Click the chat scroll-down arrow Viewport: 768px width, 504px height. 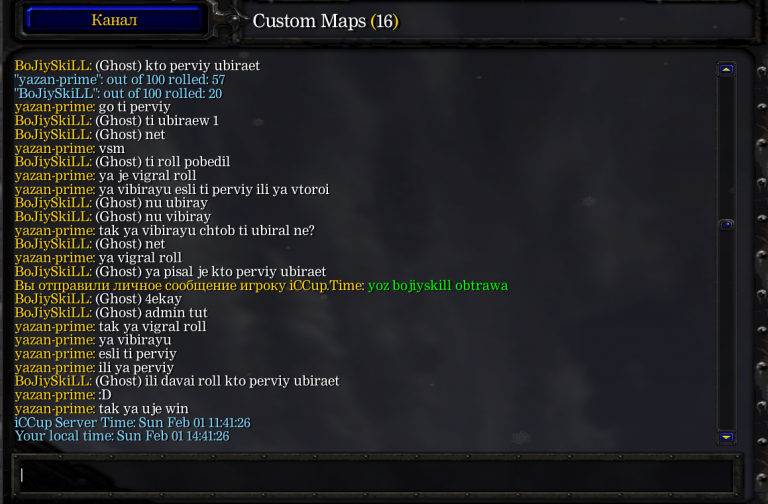tap(727, 437)
